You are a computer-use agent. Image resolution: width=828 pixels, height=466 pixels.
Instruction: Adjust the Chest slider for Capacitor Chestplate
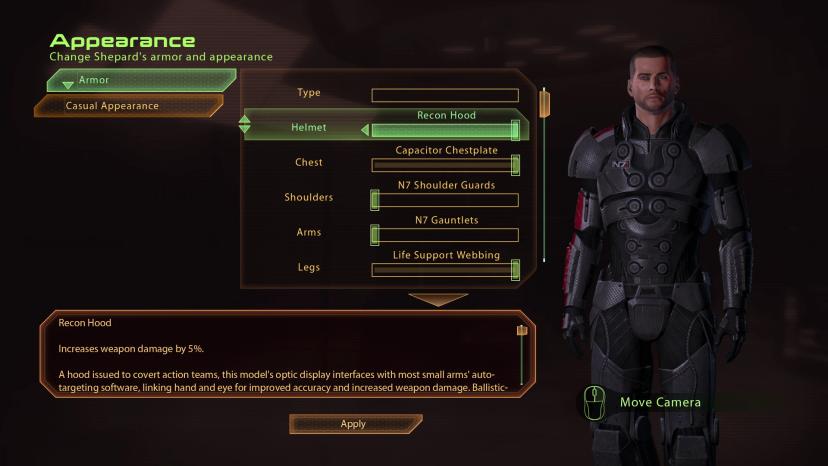point(445,166)
